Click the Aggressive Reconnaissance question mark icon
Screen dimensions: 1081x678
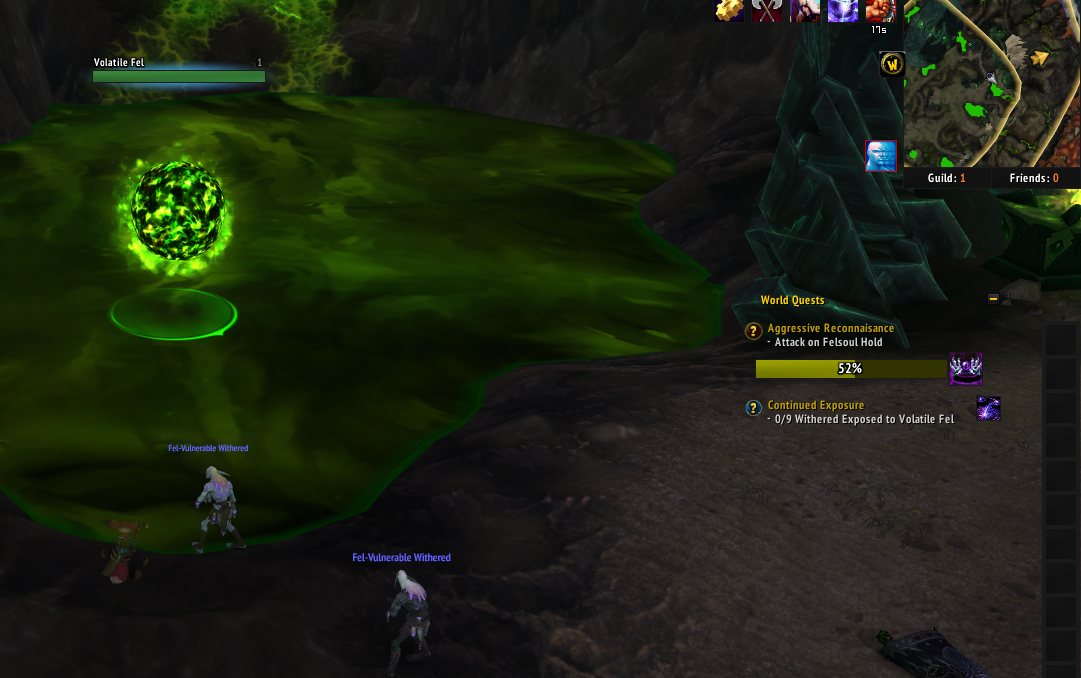(754, 331)
